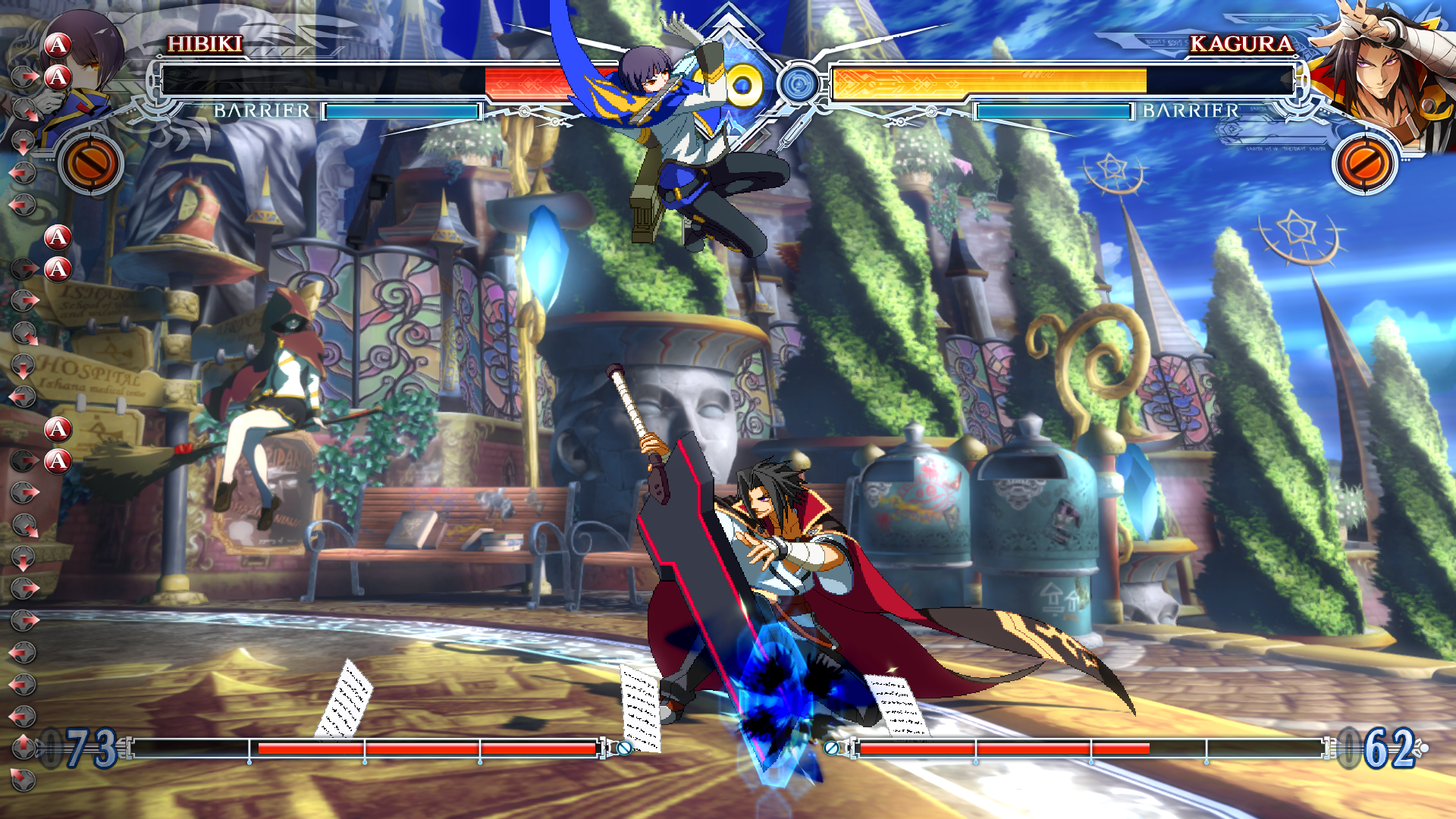Screen dimensions: 1456x819
Task: Select Kagura's orange Overdrive icon
Action: (x=1364, y=163)
